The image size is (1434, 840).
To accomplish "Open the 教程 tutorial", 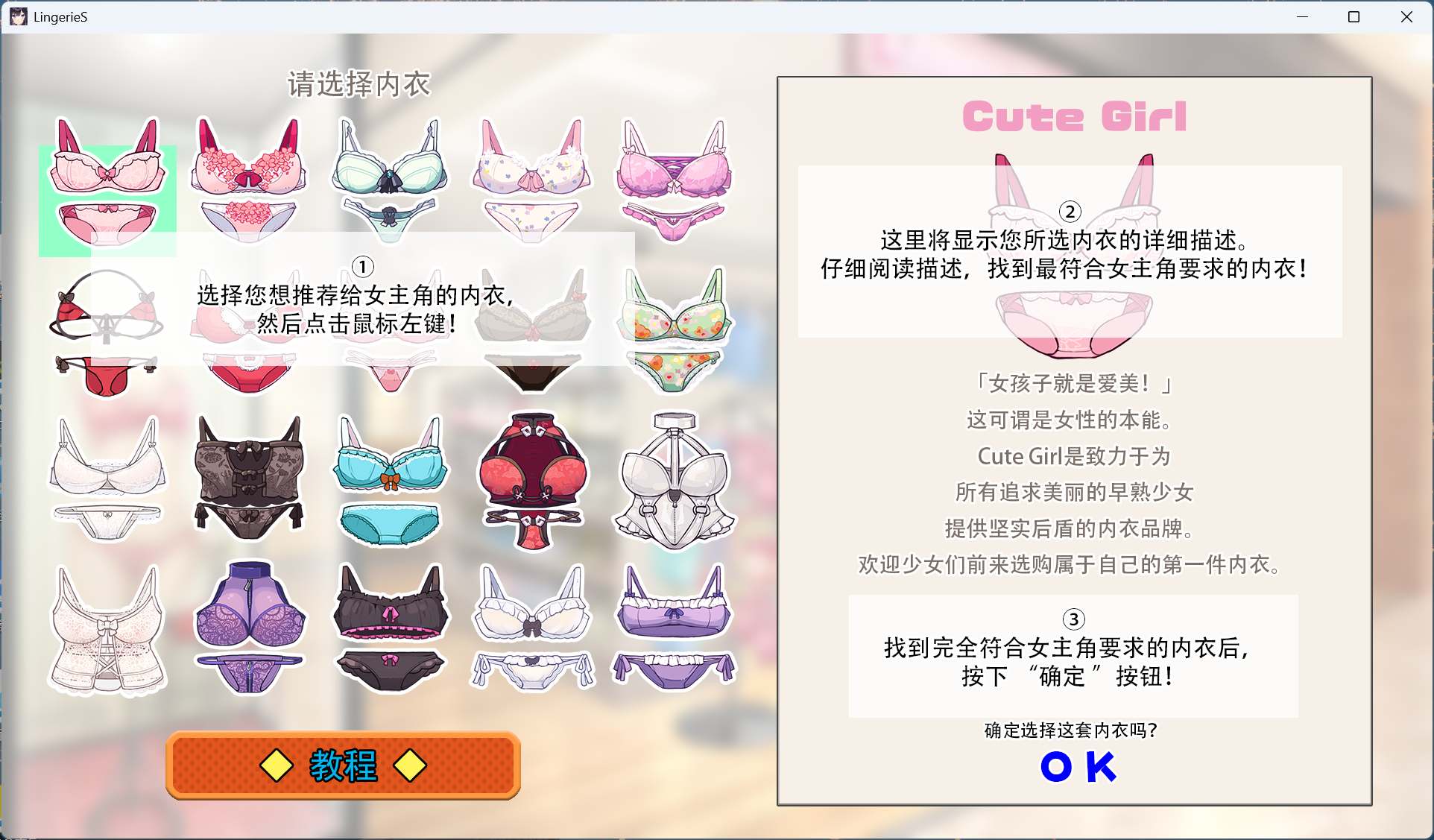I will pyautogui.click(x=343, y=765).
